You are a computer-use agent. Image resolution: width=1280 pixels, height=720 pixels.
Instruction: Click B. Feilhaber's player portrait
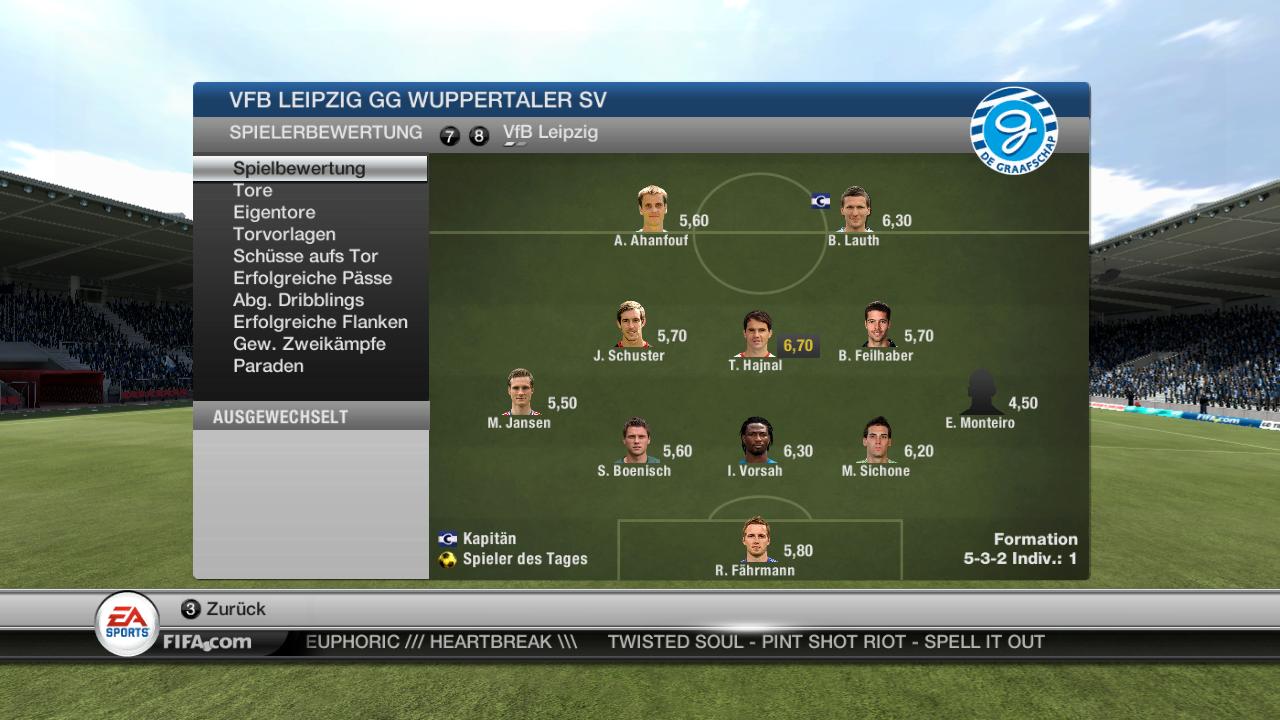pyautogui.click(x=877, y=325)
